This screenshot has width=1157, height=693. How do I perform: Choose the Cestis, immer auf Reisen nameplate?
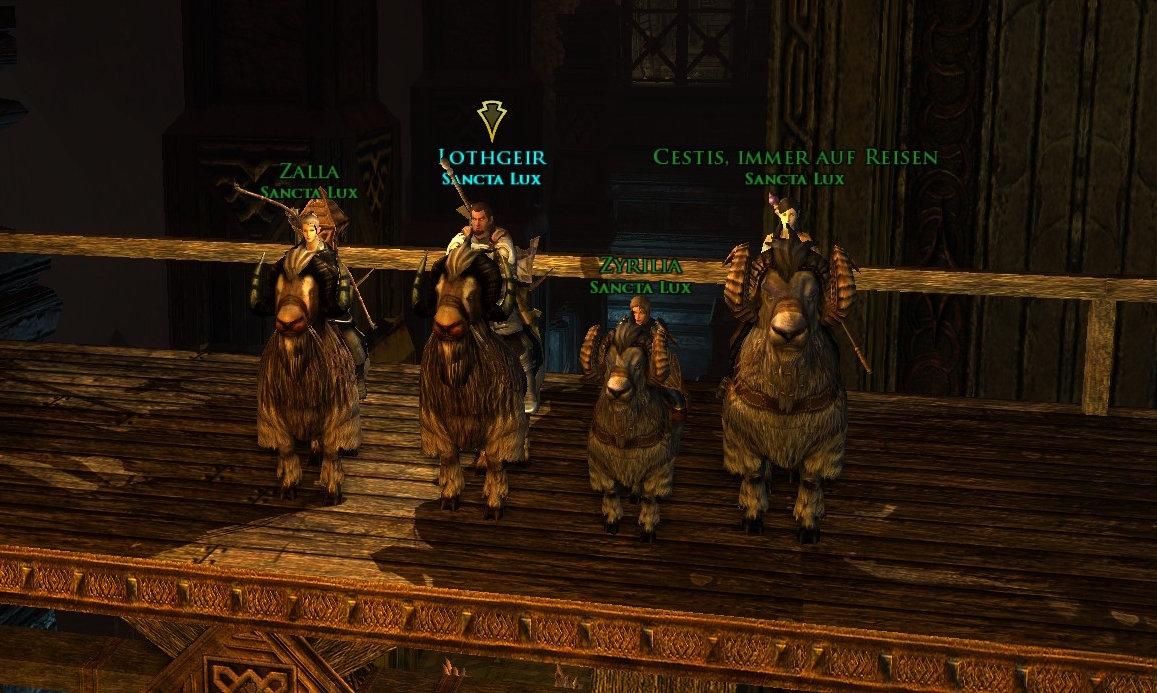tap(795, 157)
